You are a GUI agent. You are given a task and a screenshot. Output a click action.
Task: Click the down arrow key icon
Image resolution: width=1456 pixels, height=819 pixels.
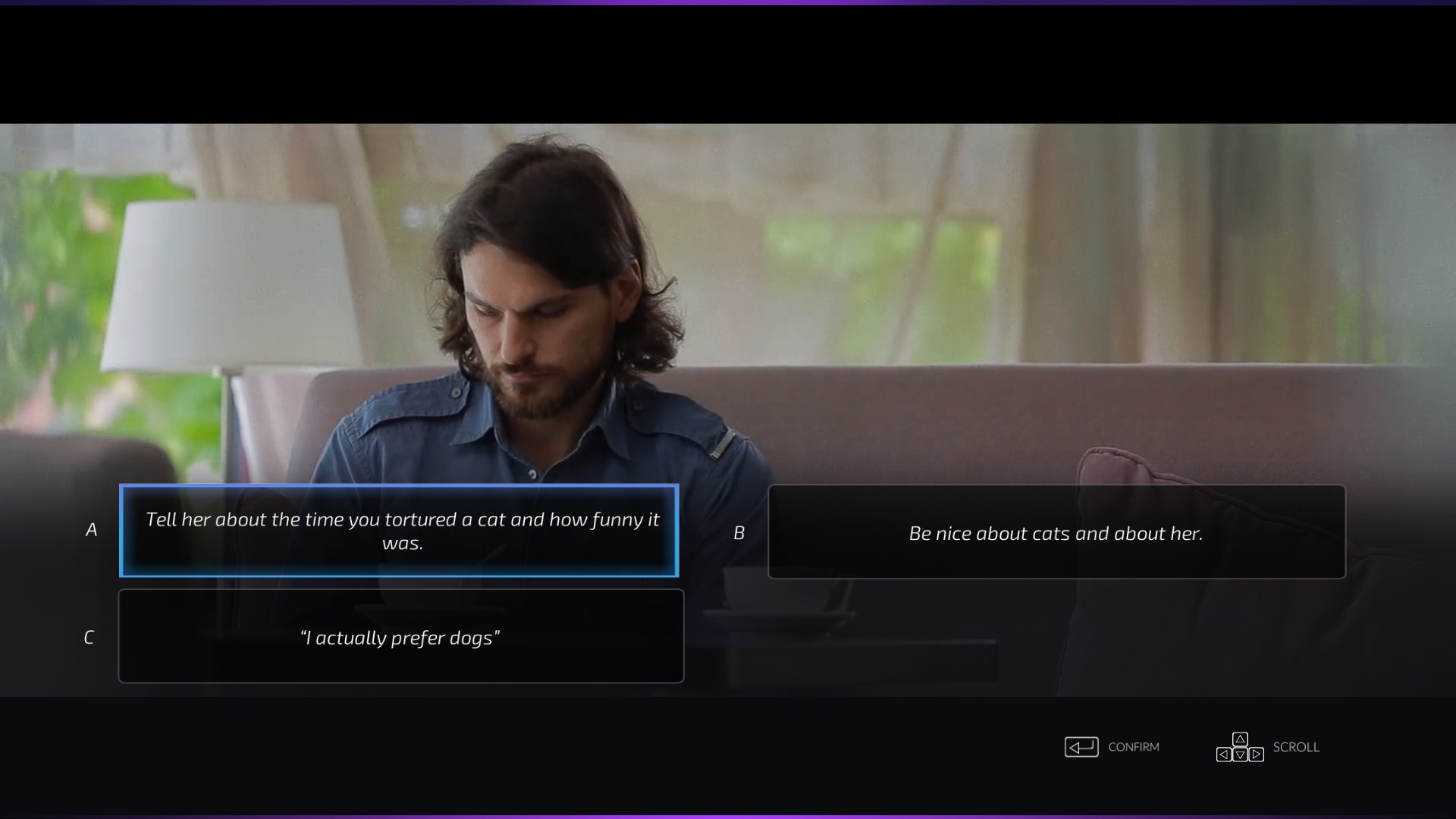click(1241, 755)
